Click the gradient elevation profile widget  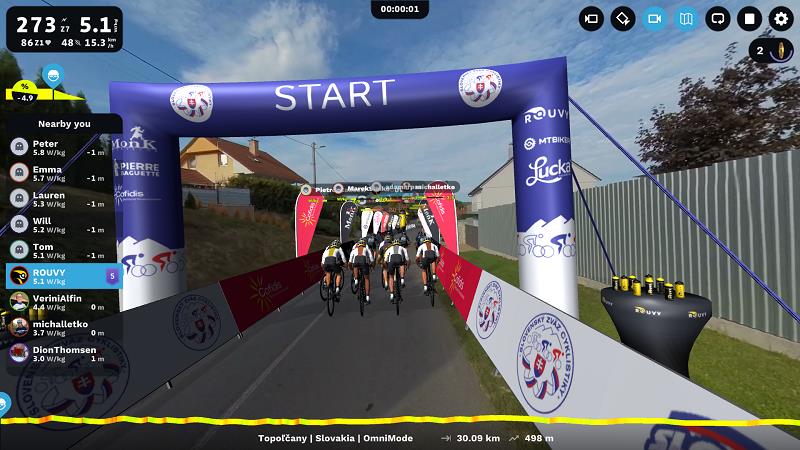[x=40, y=92]
